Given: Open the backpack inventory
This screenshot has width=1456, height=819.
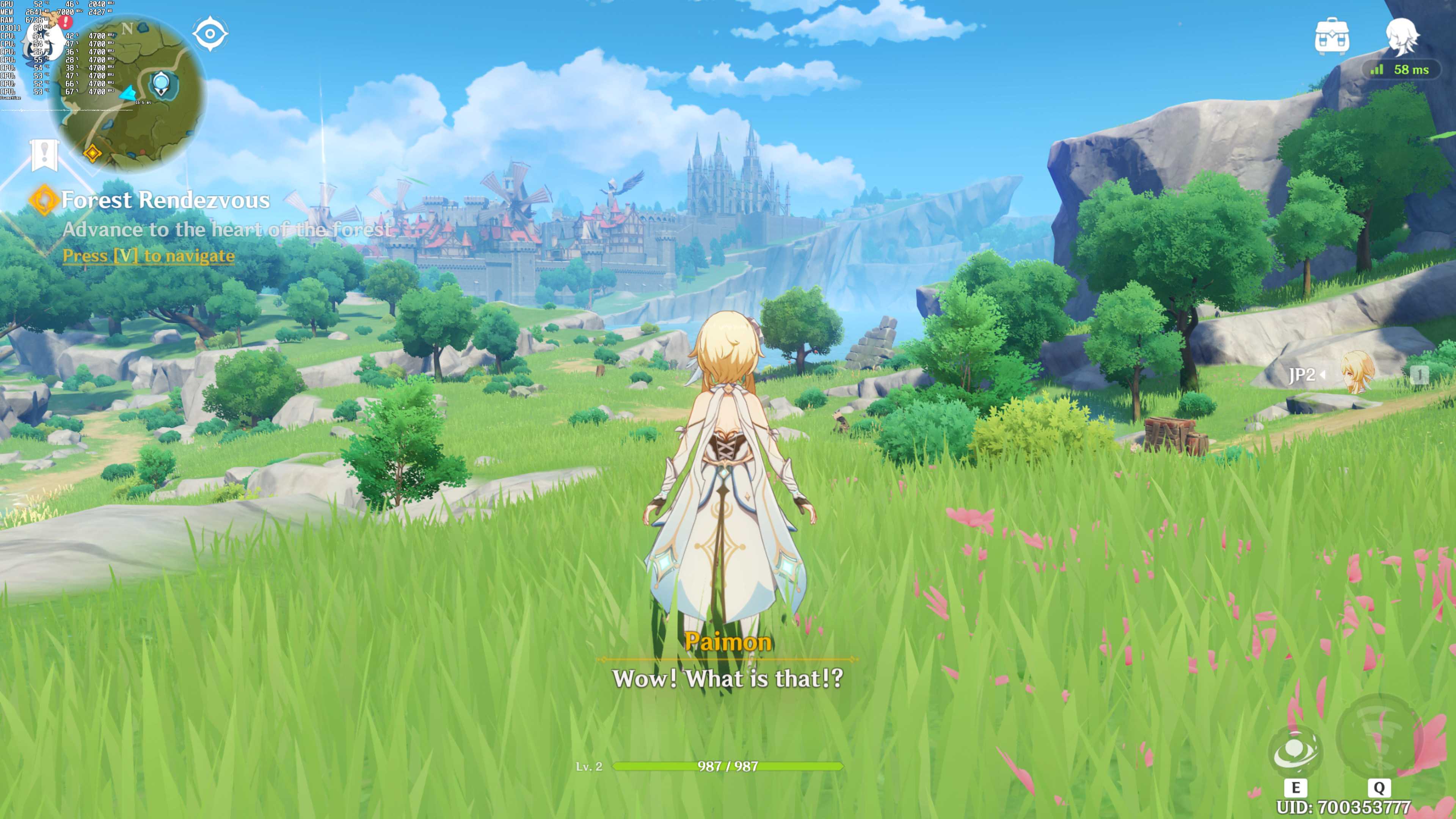Looking at the screenshot, I should pos(1332,37).
